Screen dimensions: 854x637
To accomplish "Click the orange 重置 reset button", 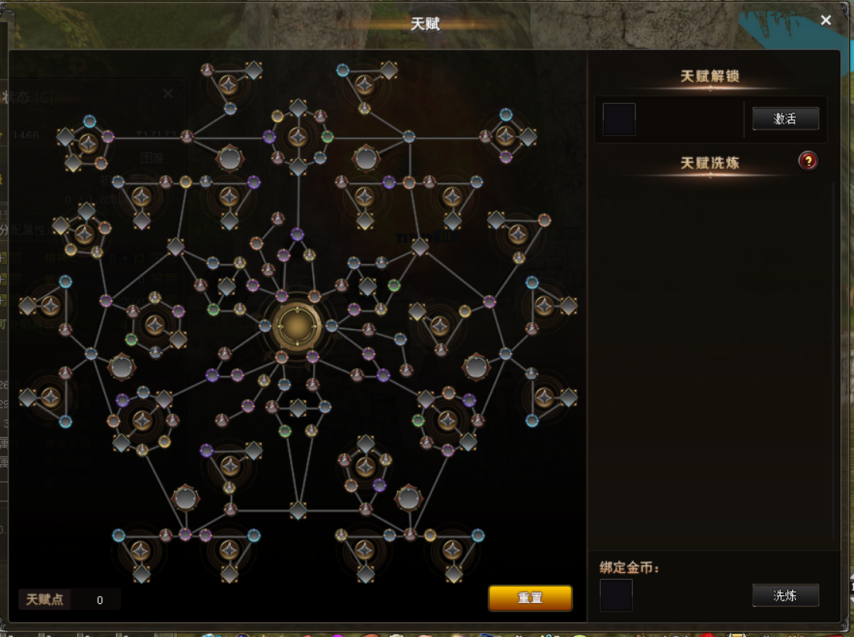I will pyautogui.click(x=530, y=598).
